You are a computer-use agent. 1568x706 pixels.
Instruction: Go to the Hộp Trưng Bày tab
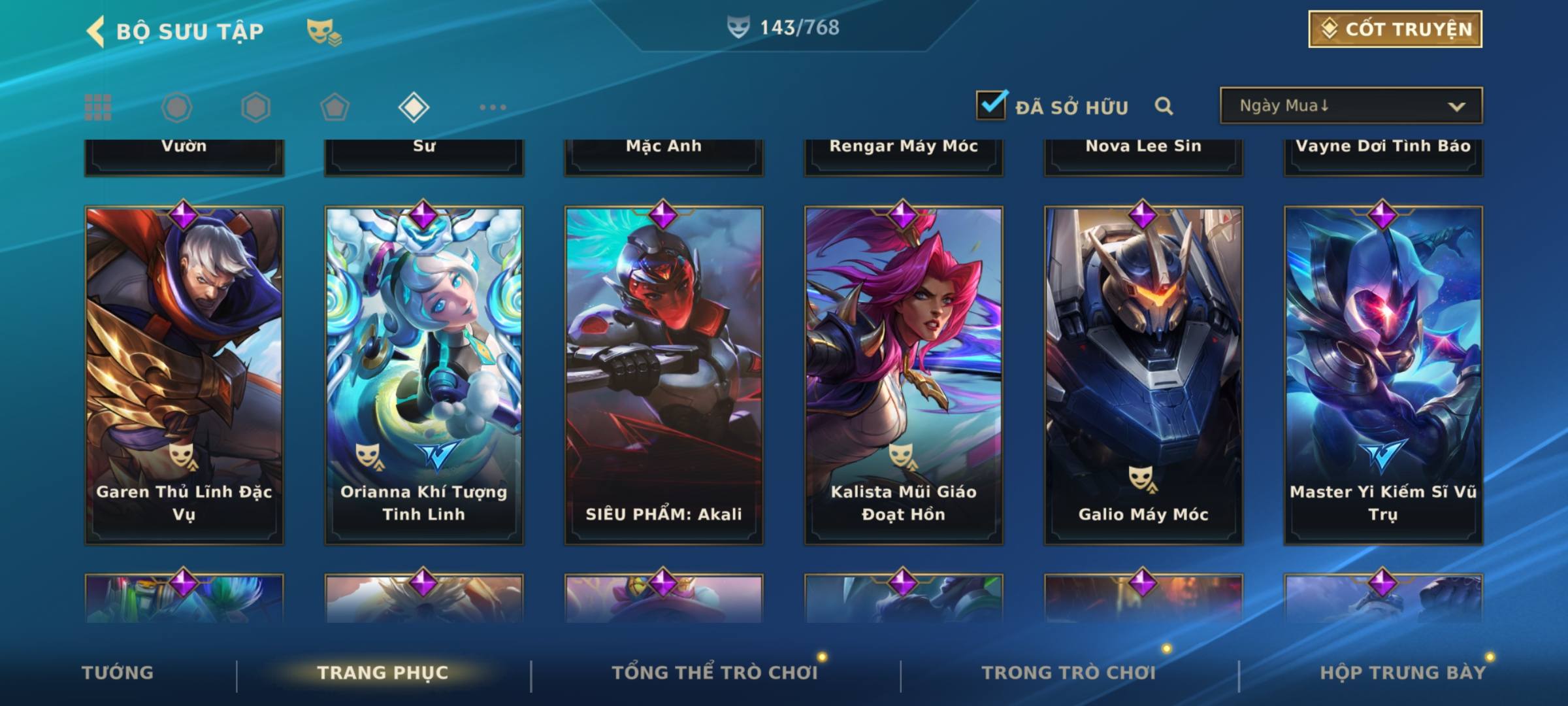click(1403, 673)
